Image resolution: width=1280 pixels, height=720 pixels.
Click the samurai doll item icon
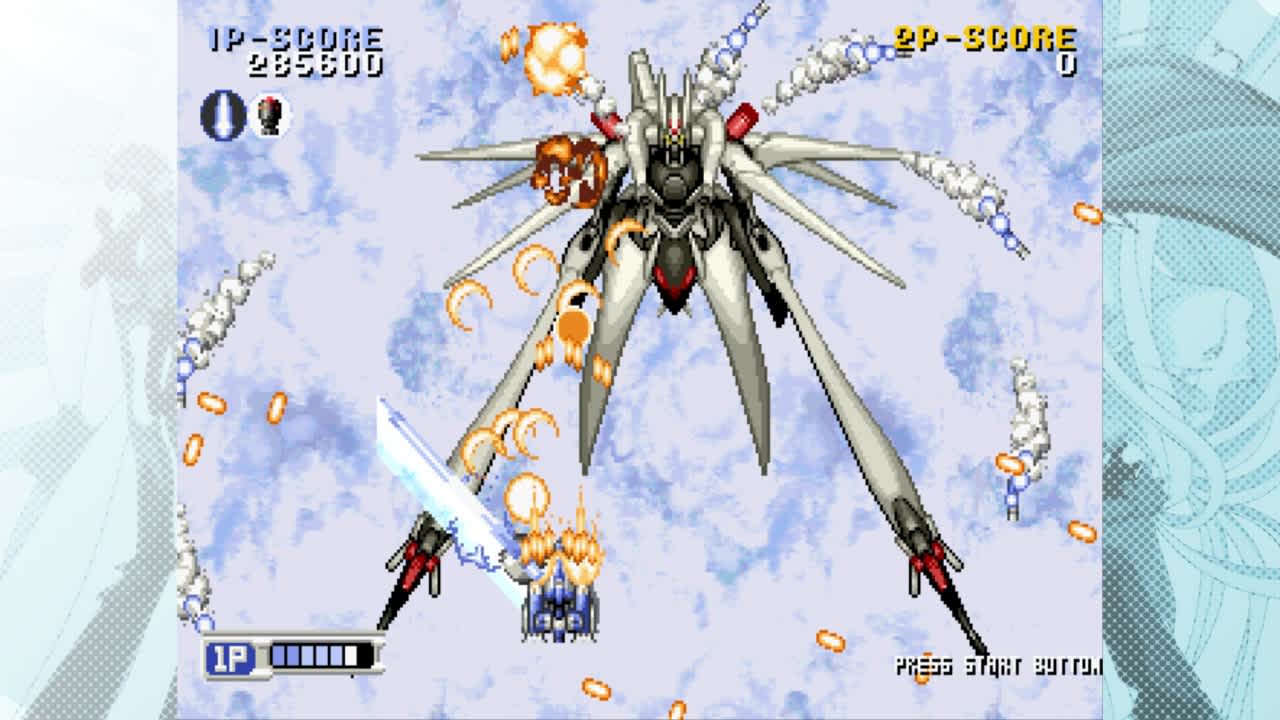point(270,118)
